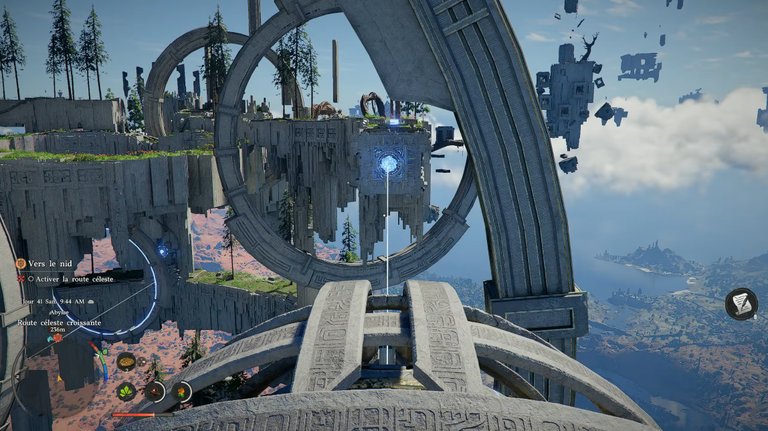Select the orange flower ability icon
The height and width of the screenshot is (431, 768).
tap(182, 391)
